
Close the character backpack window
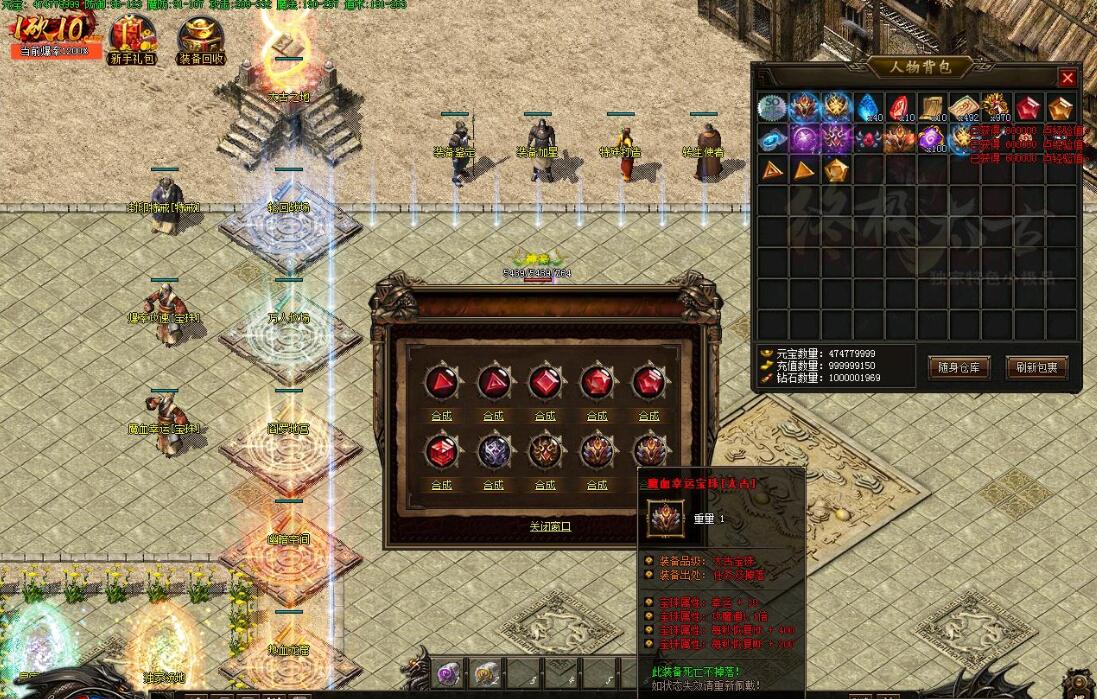coord(1067,78)
